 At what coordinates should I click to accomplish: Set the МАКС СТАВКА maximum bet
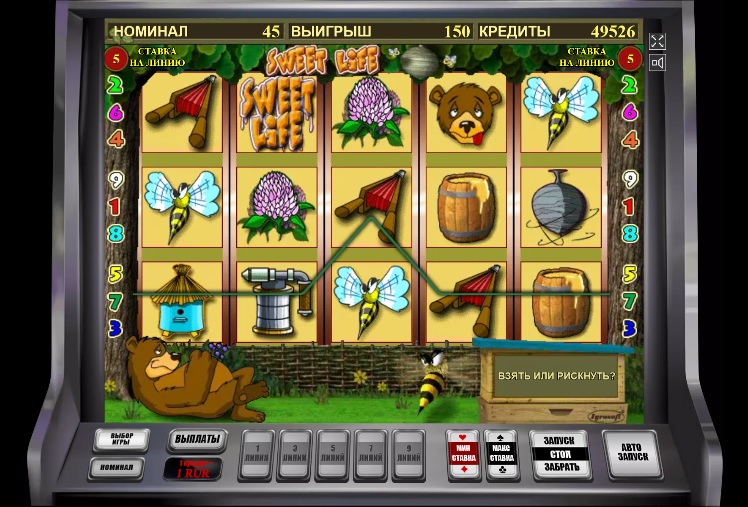501,455
